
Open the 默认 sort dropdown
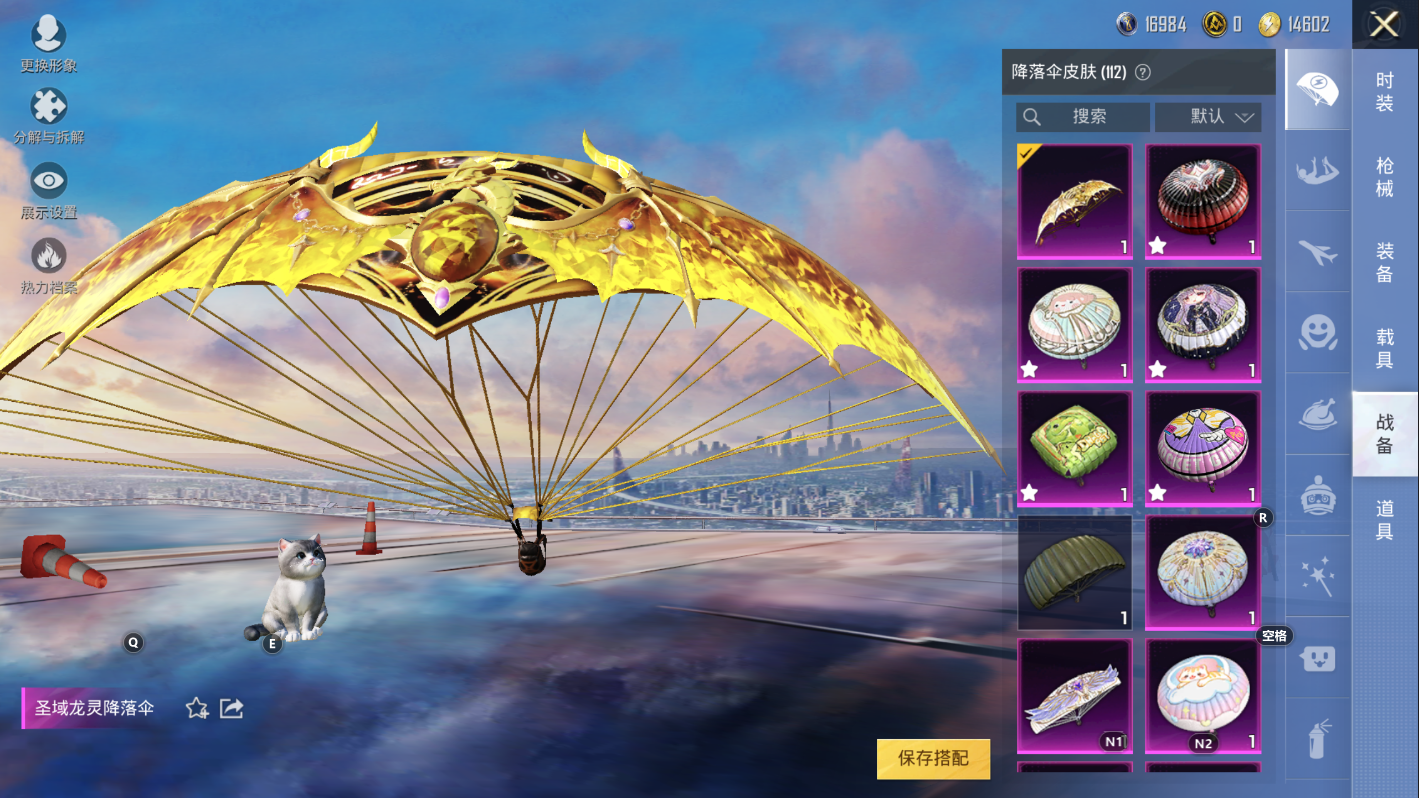pos(1208,117)
